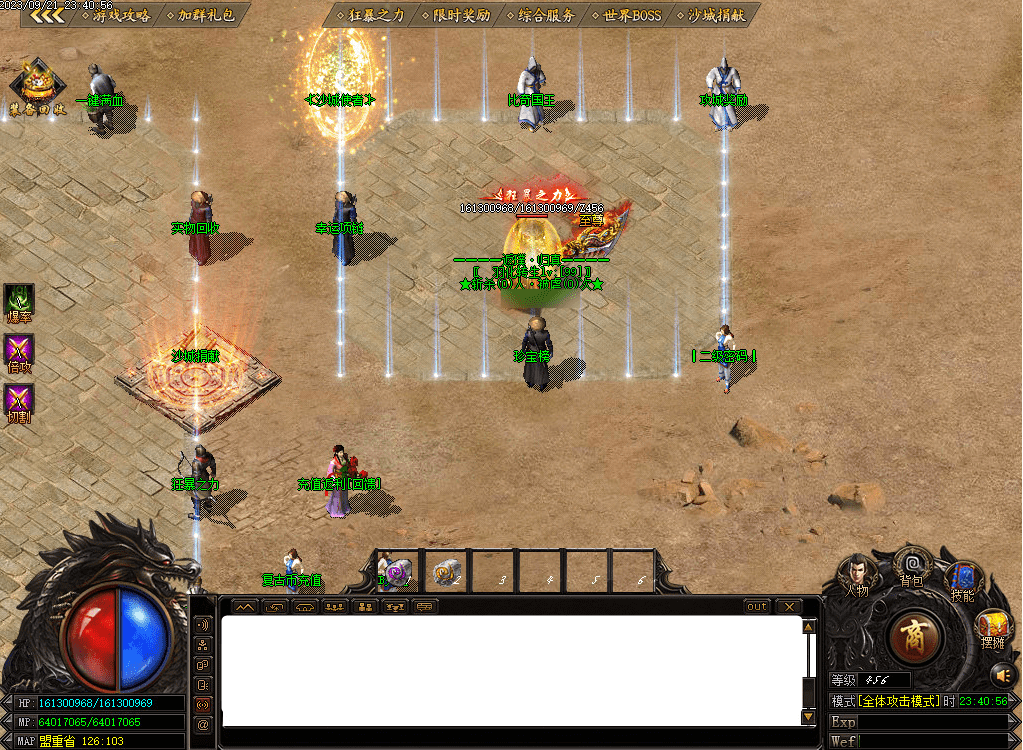
Task: Activate the 切割 cutting buff icon
Action: (x=19, y=402)
